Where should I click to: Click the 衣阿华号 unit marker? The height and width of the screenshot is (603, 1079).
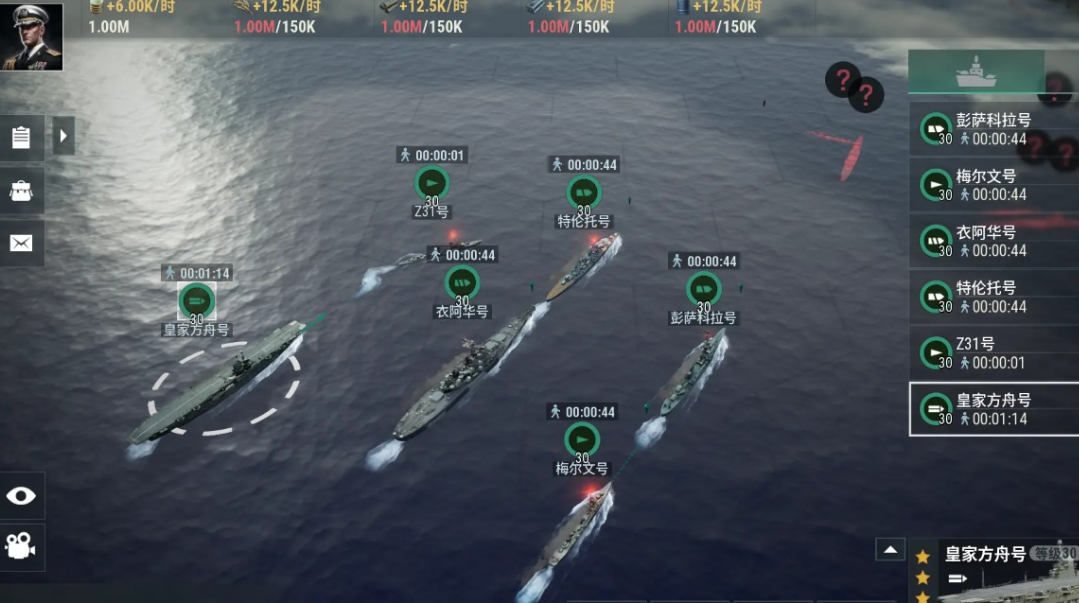point(461,282)
